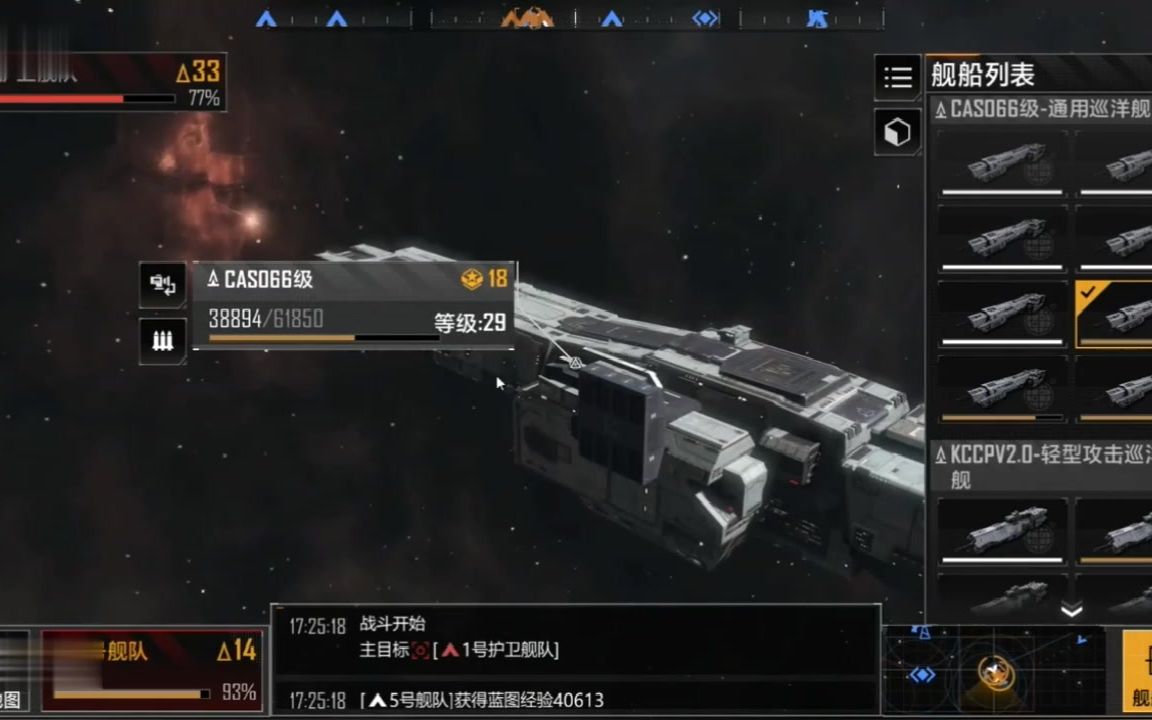The height and width of the screenshot is (720, 1152).
Task: Select the blue diamond marker on top bar
Action: click(x=706, y=18)
